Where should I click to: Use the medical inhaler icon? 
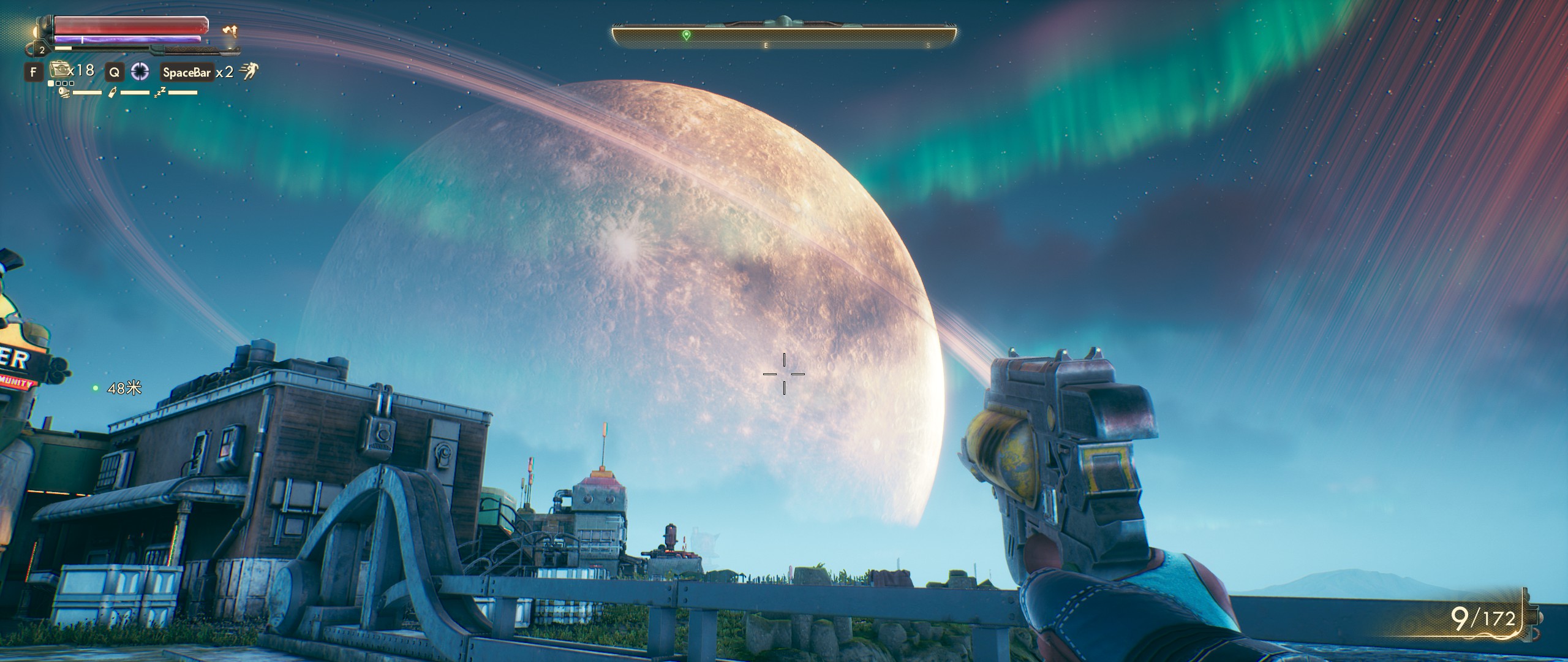click(x=58, y=70)
